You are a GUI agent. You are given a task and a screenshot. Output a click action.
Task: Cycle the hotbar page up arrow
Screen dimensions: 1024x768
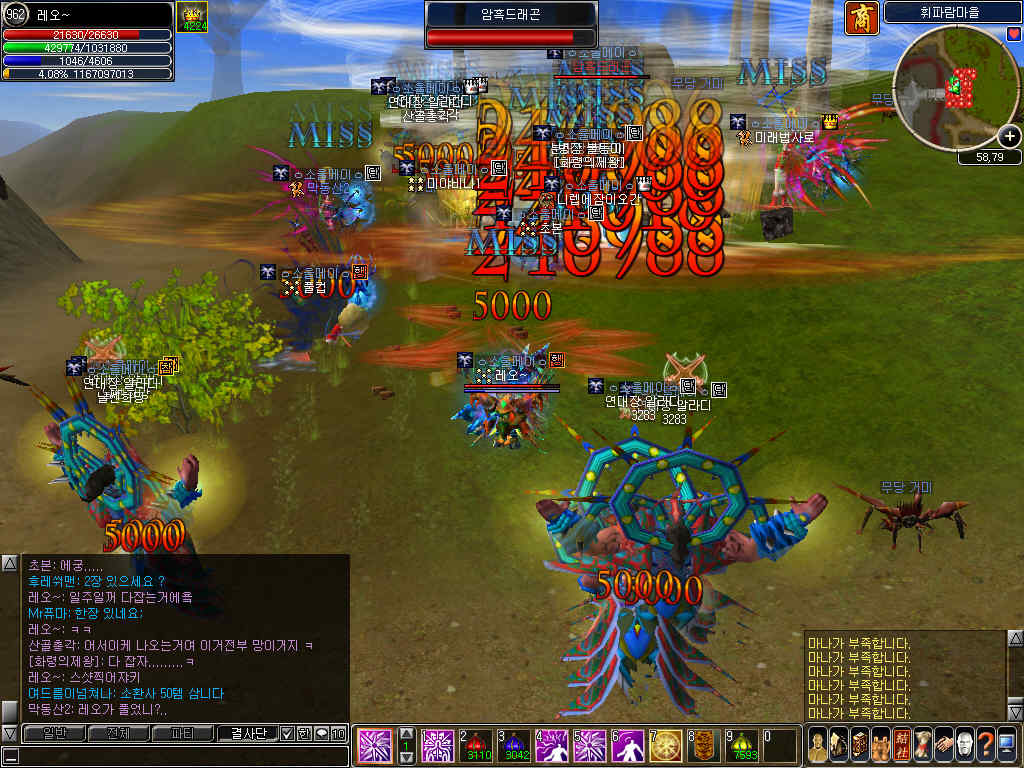[x=406, y=735]
